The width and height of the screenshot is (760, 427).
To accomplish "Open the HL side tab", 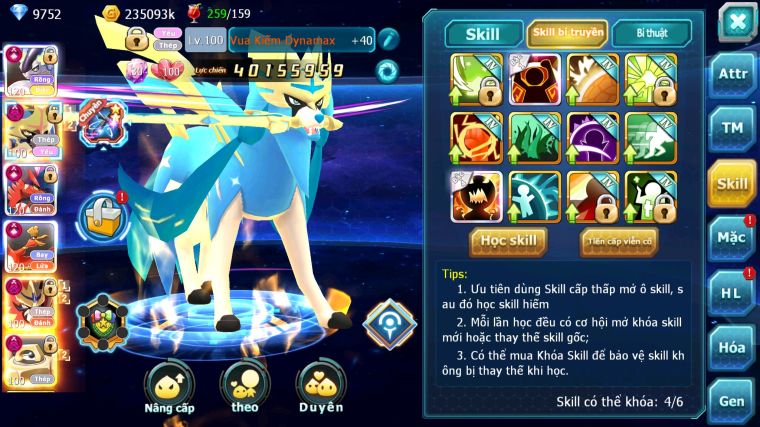I will tap(732, 293).
